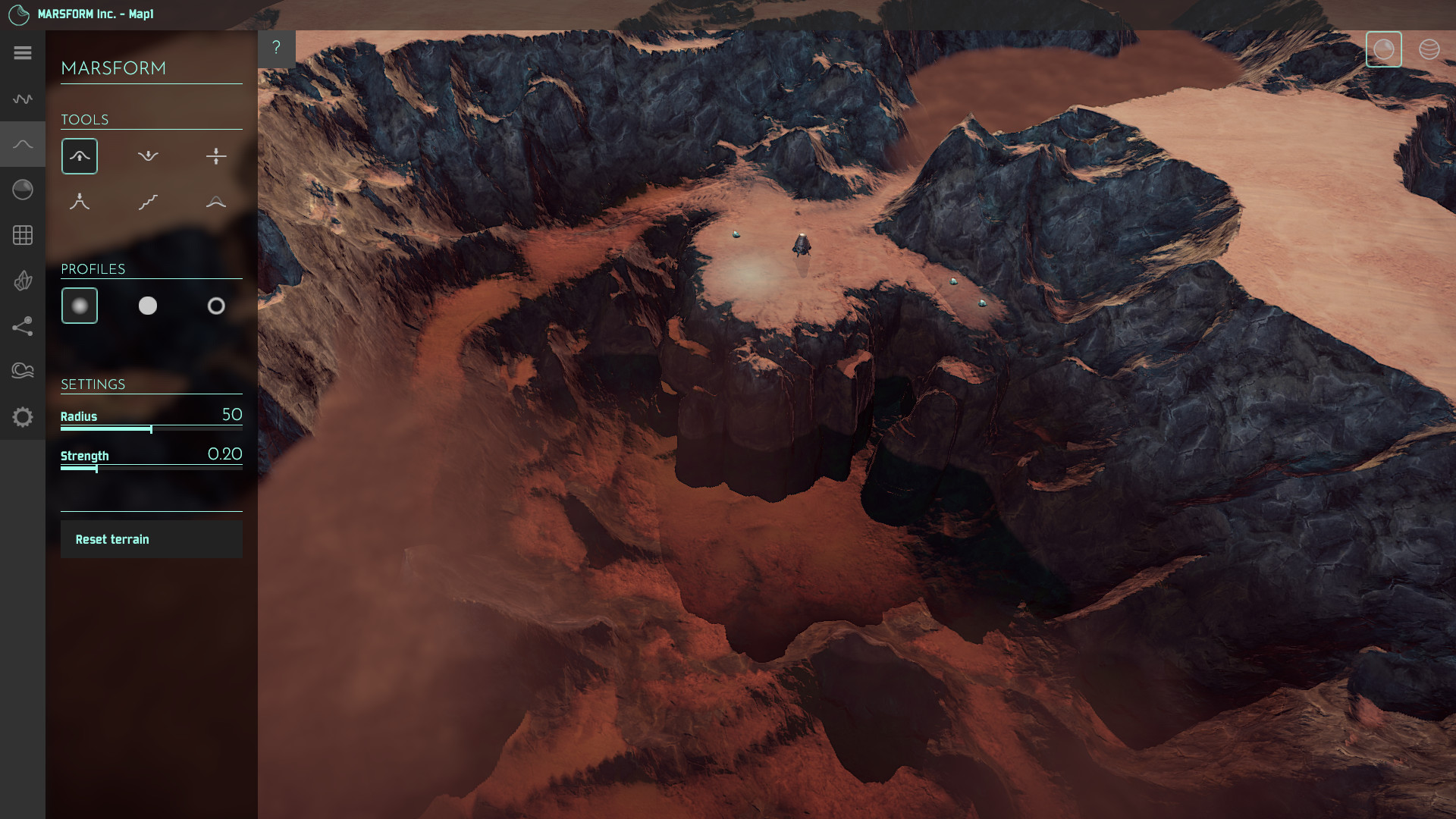Click the Reset terrain button
The image size is (1456, 819).
click(151, 539)
